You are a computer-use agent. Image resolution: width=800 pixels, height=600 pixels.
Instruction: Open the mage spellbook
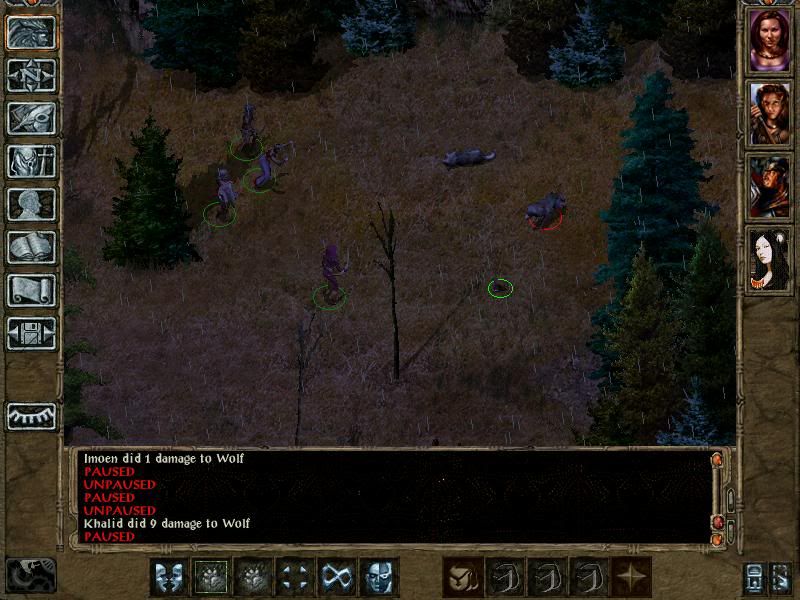click(x=31, y=247)
